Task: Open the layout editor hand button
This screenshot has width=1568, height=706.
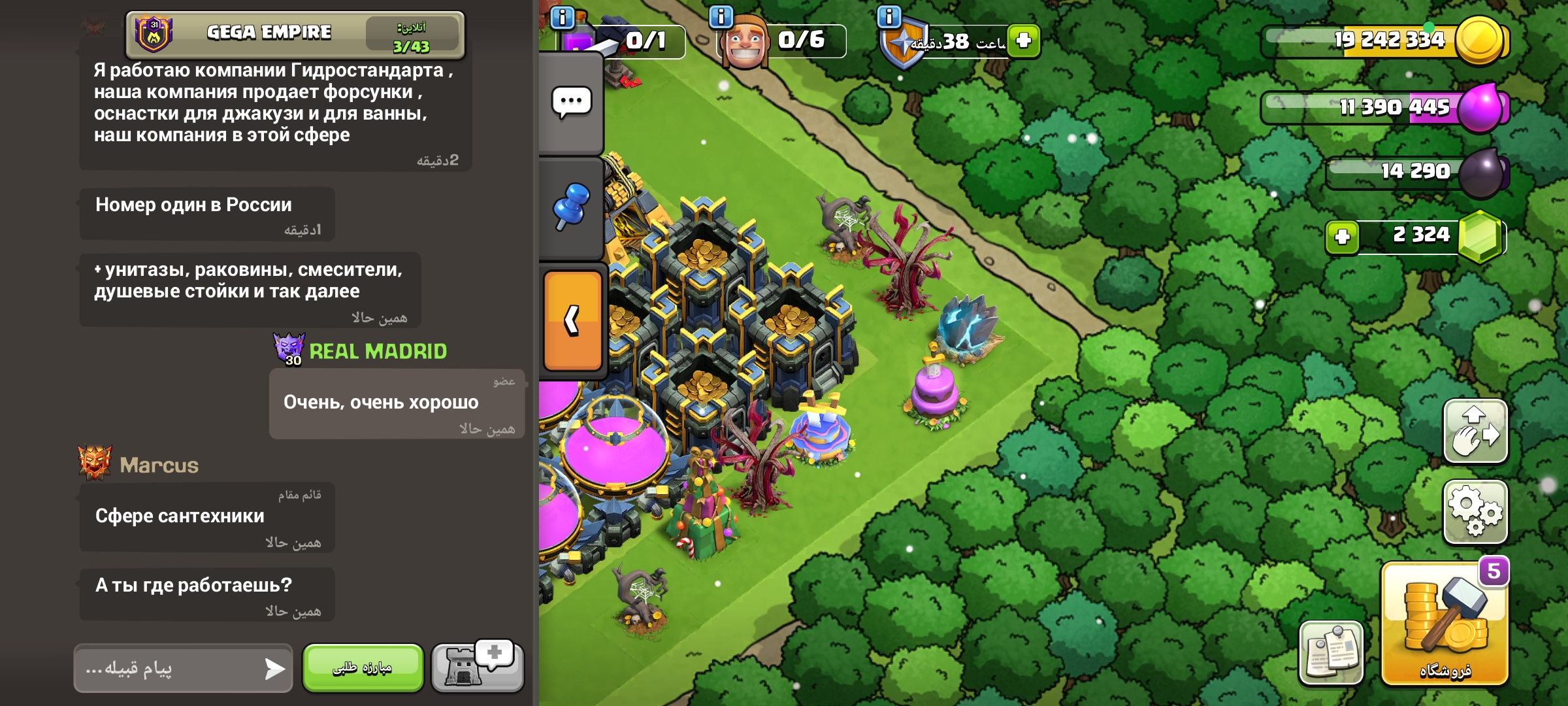Action: [1475, 431]
